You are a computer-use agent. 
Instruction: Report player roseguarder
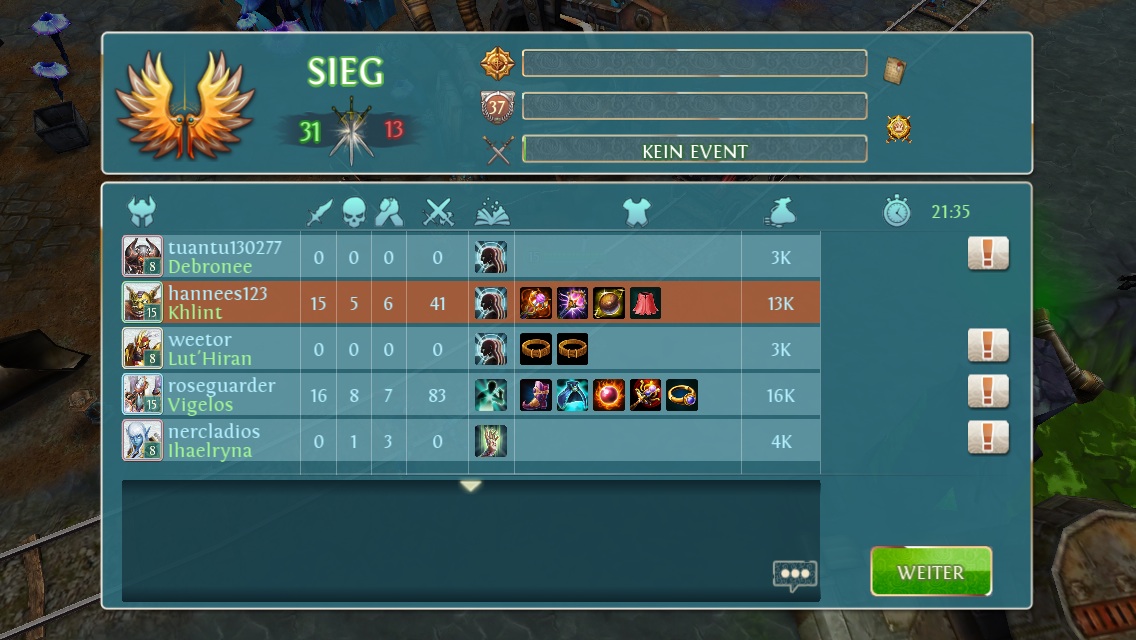(x=987, y=392)
